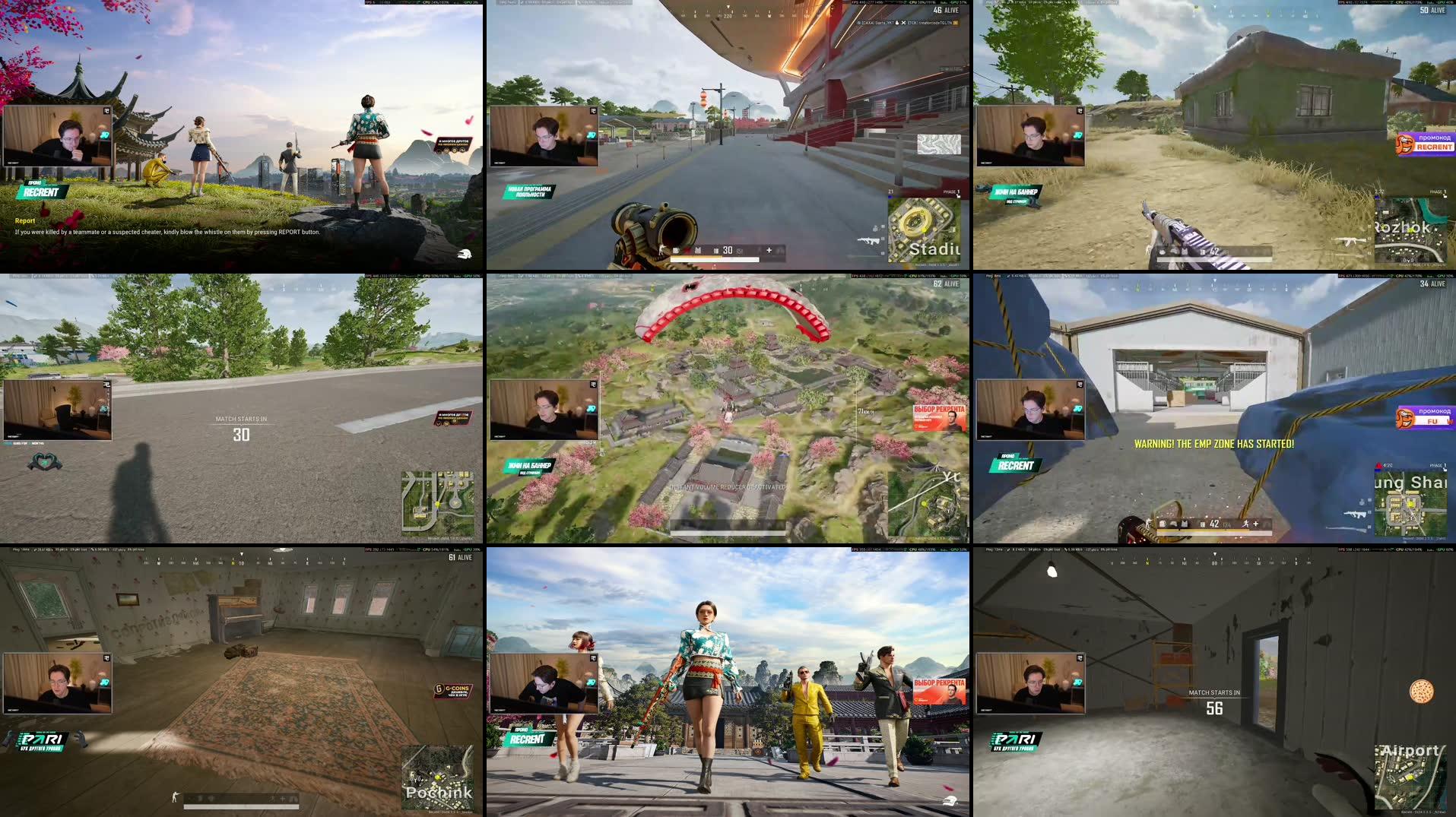
Task: Click the crouching player icon left of Pochinki weapon bar
Action: [x=174, y=796]
